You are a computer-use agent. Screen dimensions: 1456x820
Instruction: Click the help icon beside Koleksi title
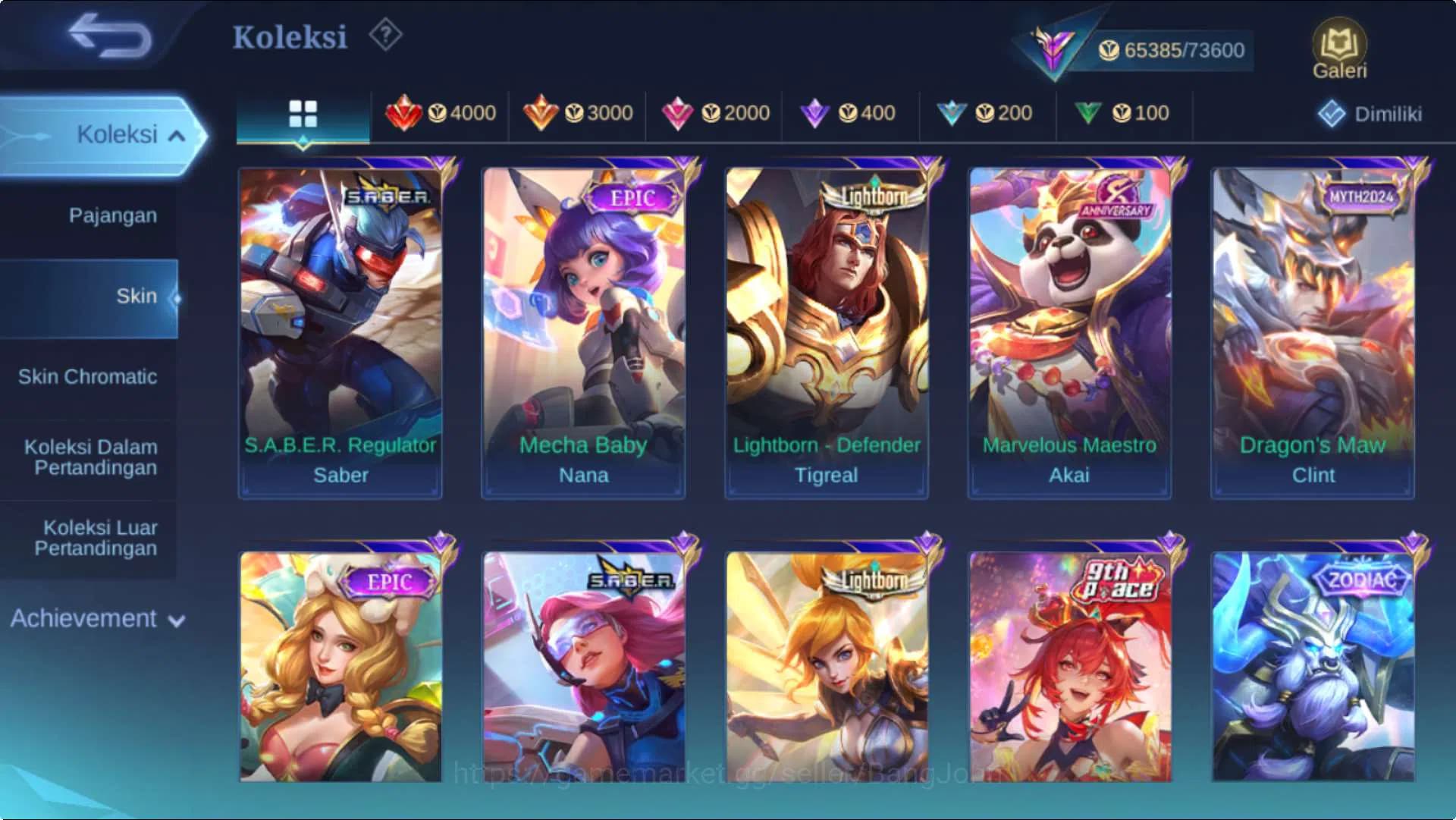pyautogui.click(x=385, y=36)
